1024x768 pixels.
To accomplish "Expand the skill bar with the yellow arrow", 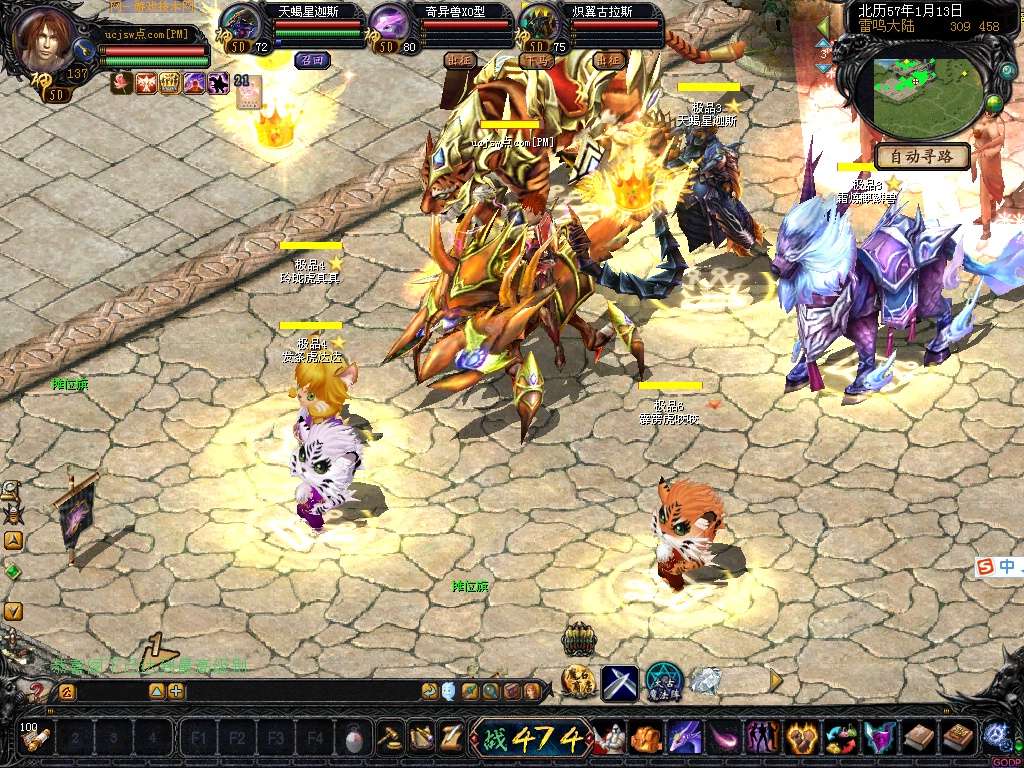I will tap(776, 680).
